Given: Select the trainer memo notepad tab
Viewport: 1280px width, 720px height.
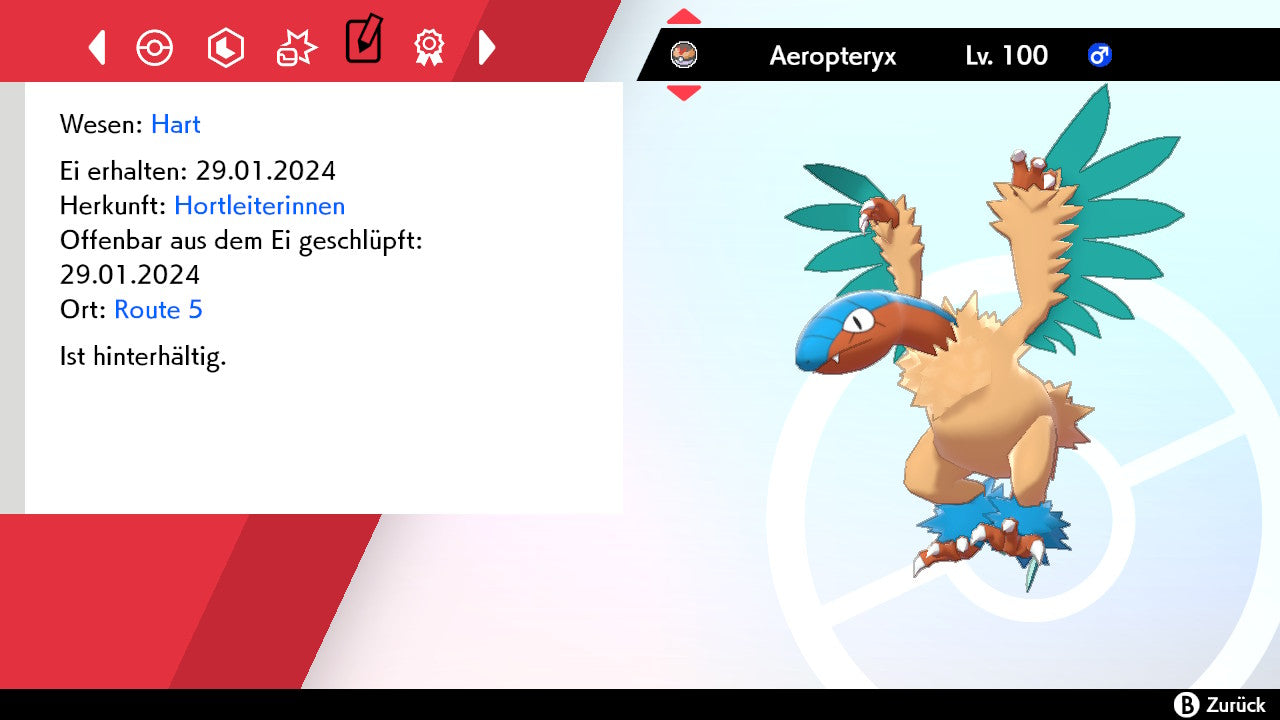Looking at the screenshot, I should point(363,41).
